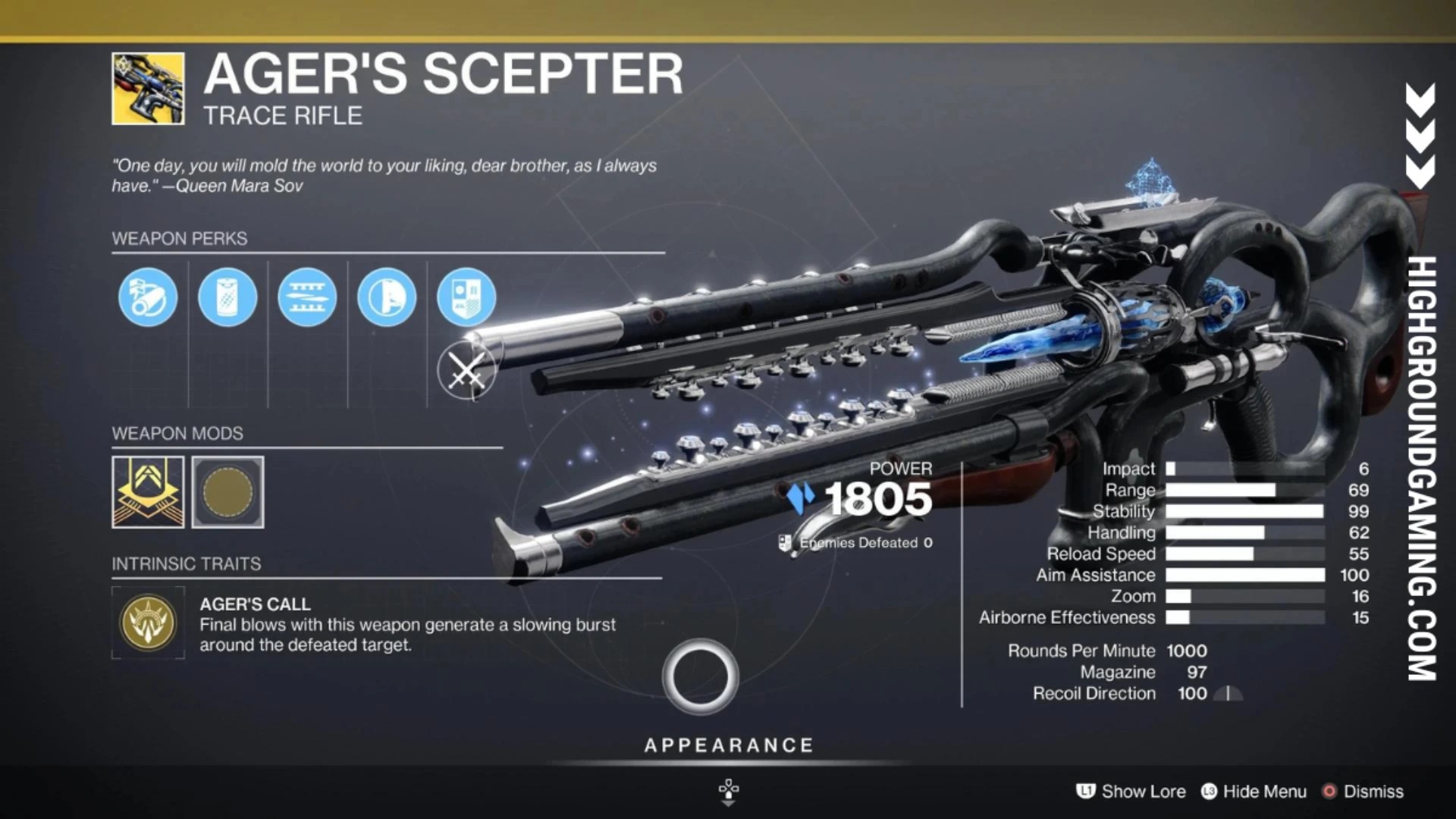The width and height of the screenshot is (1456, 819).
Task: Open the catalyst perk slot
Action: click(x=466, y=297)
